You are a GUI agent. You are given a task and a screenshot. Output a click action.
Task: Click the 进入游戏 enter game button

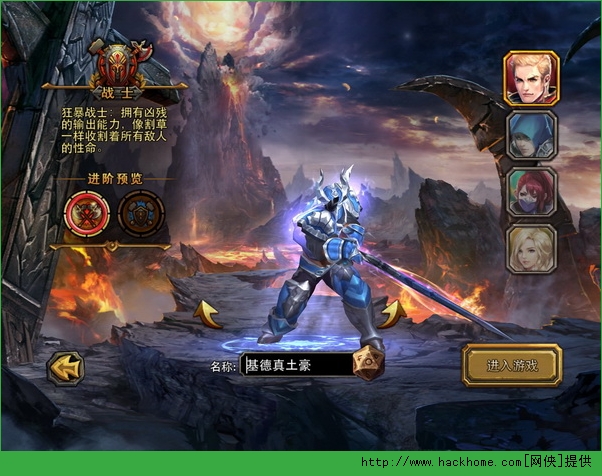512,365
